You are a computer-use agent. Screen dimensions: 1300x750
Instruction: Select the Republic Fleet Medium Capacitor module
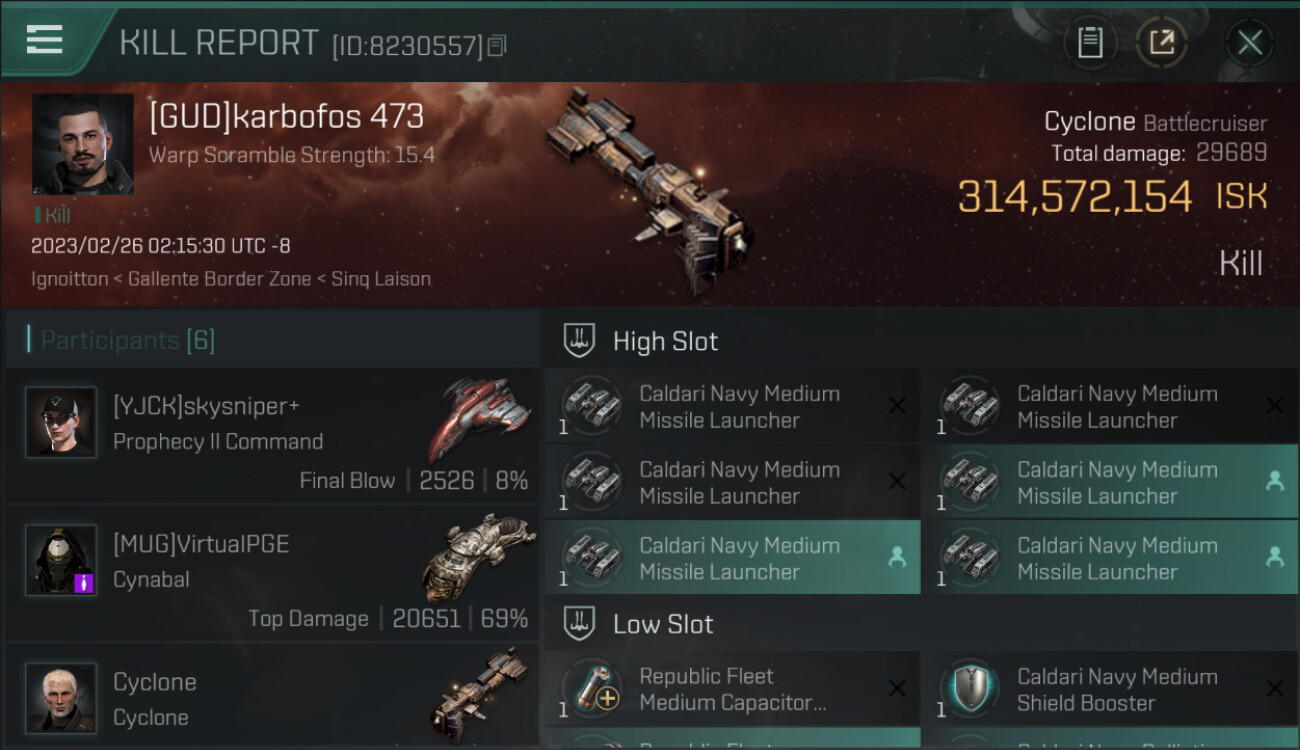[732, 689]
